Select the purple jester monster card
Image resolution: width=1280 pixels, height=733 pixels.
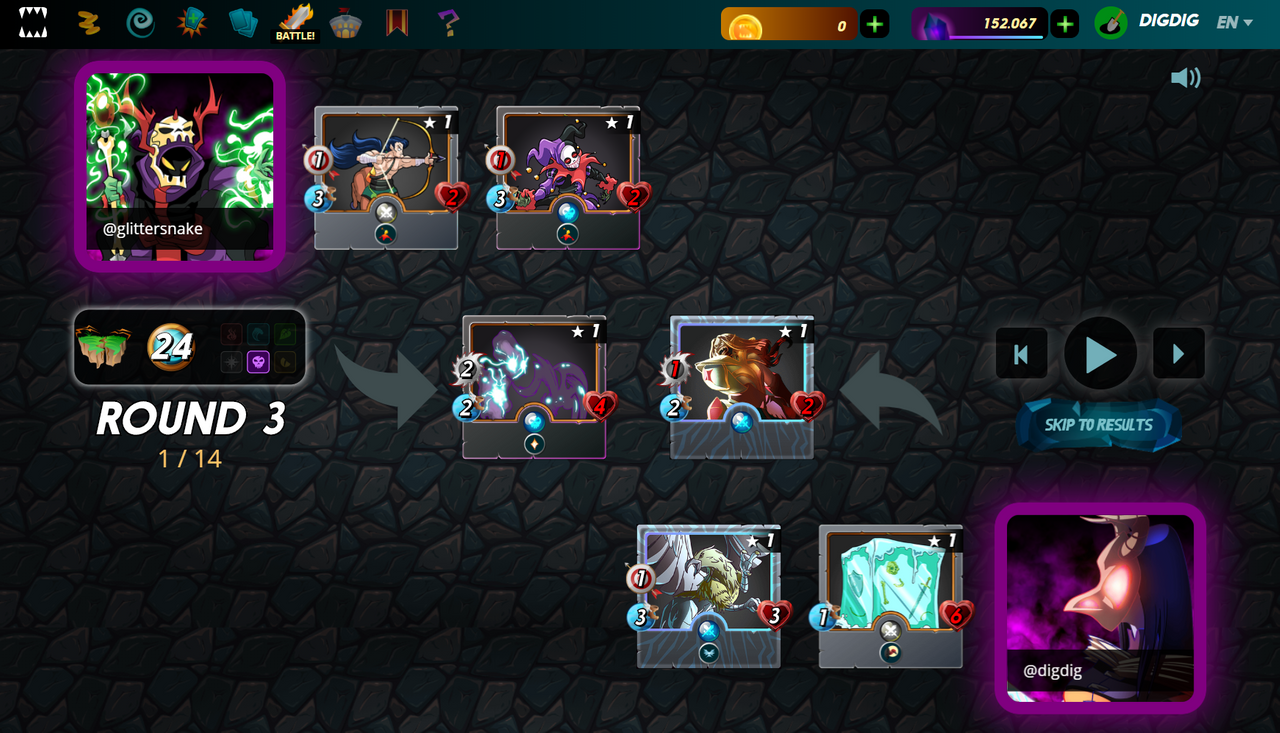[x=568, y=177]
